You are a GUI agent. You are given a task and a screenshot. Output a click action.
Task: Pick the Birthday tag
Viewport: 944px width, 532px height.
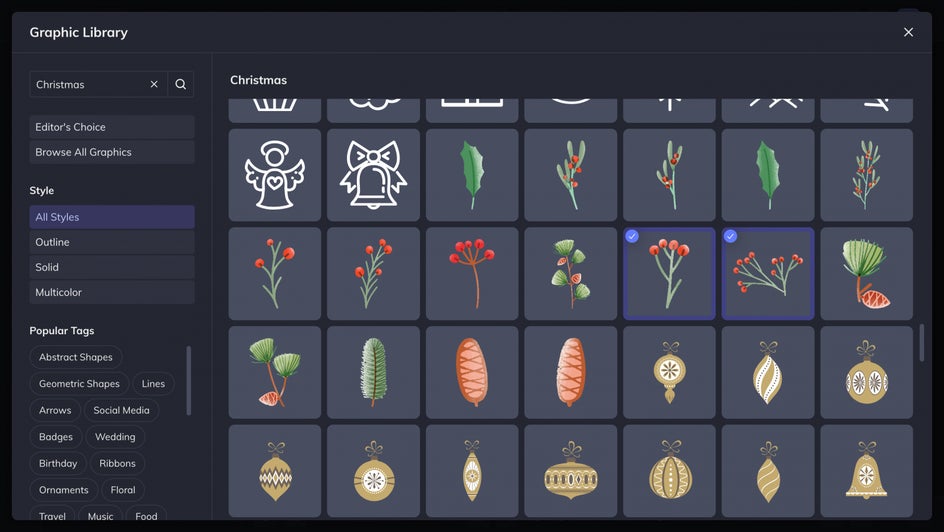pos(58,463)
